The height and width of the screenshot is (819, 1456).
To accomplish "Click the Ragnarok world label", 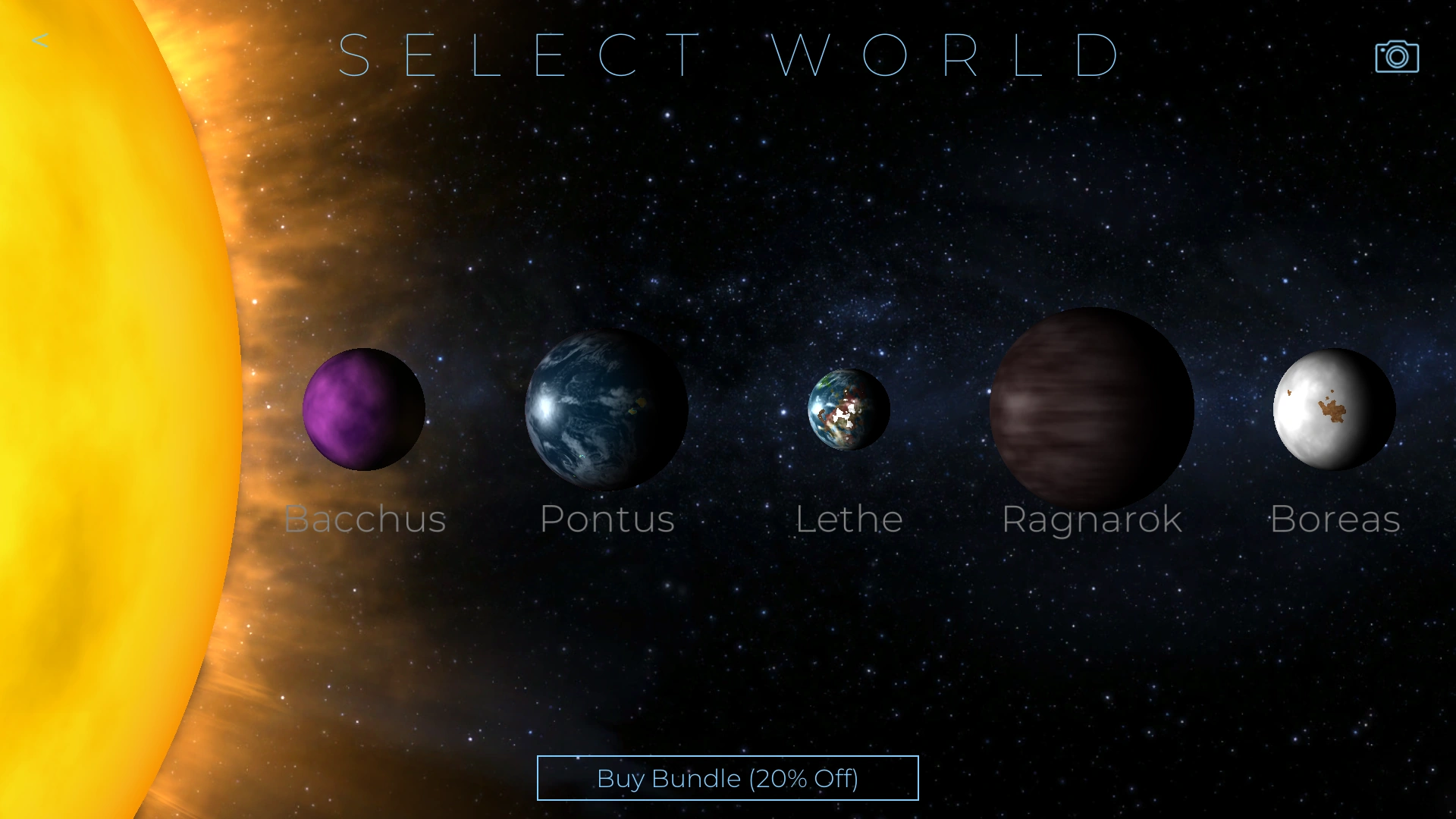I will tap(1092, 519).
